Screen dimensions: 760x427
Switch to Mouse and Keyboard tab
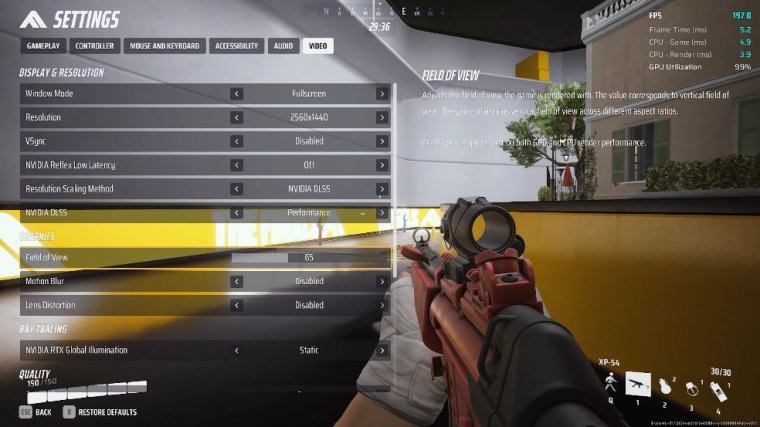pos(164,46)
